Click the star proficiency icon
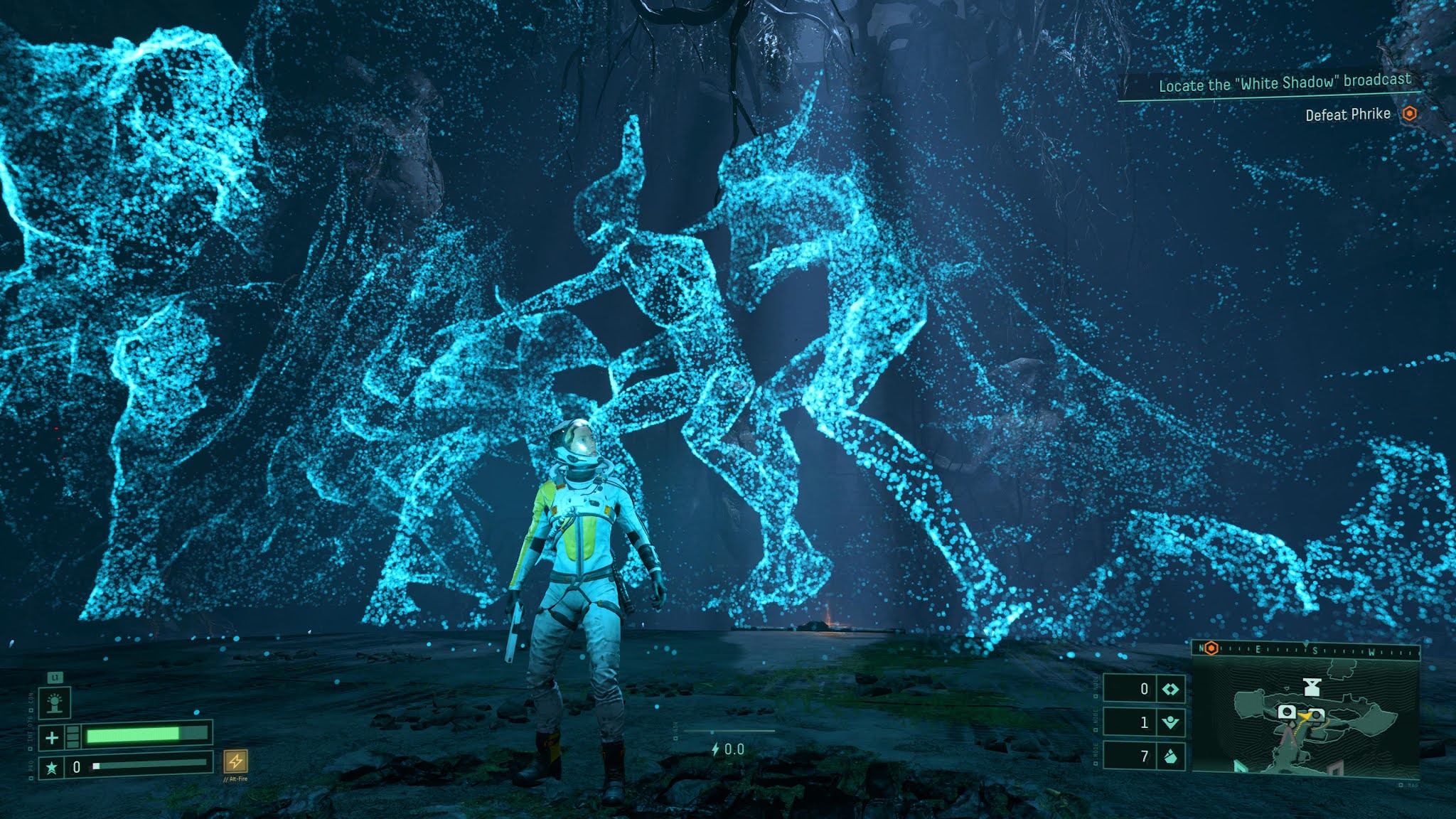Viewport: 1456px width, 819px height. [51, 768]
